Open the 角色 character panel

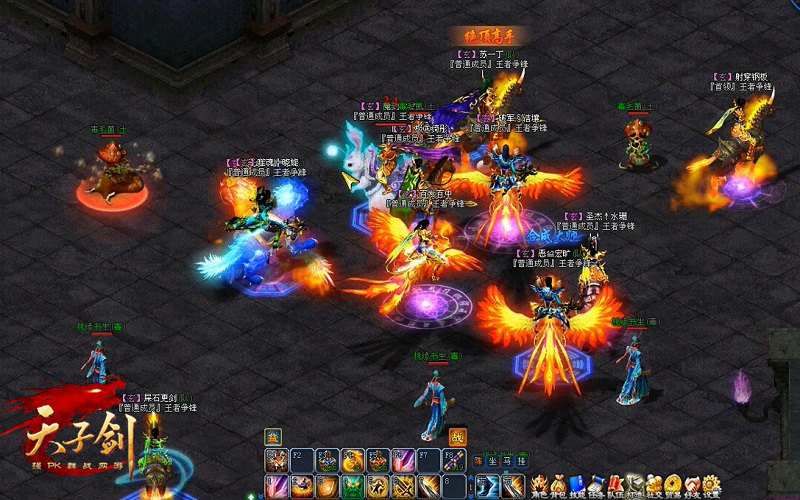click(x=539, y=483)
